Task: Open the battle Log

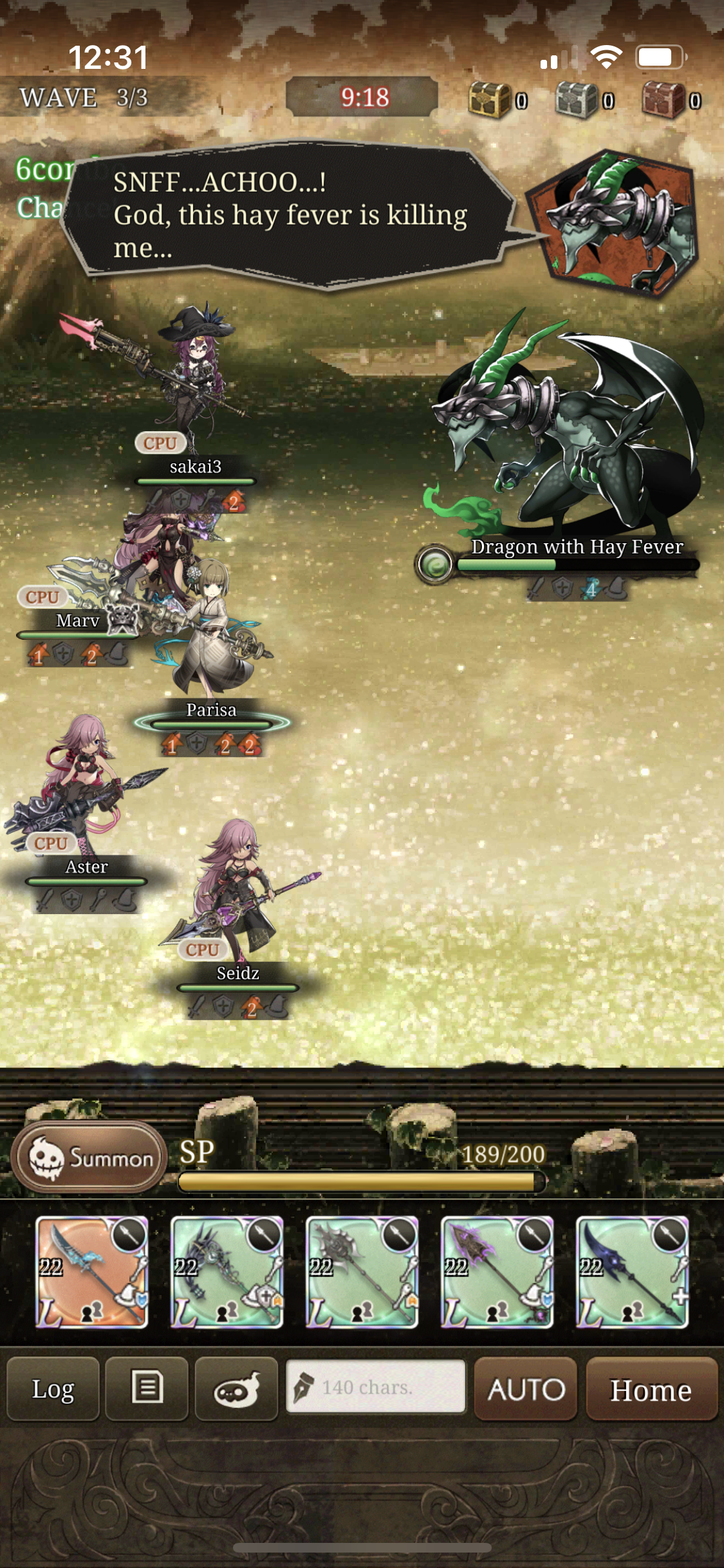Action: [53, 1388]
